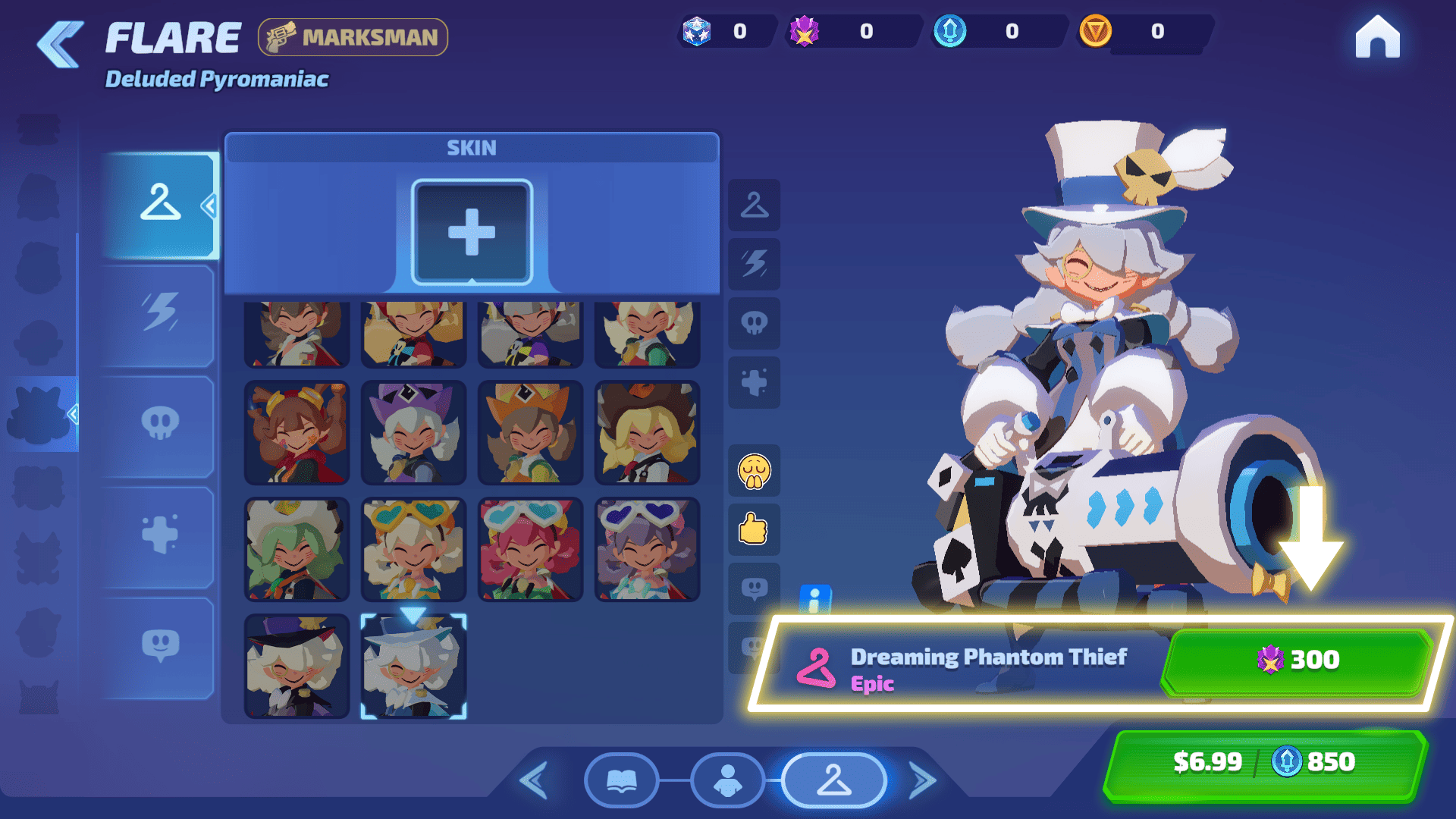Select the purple crown skin thumbnail

(413, 433)
